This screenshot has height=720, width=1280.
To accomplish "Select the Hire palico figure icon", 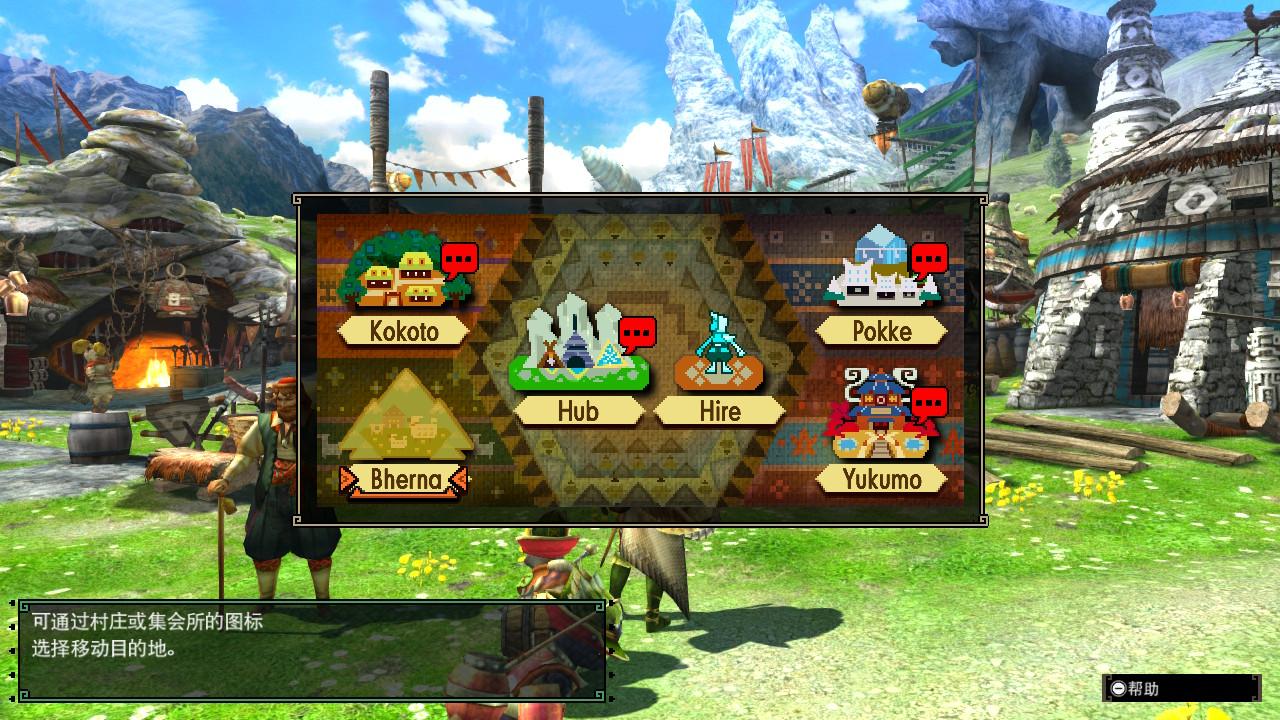I will pos(718,355).
